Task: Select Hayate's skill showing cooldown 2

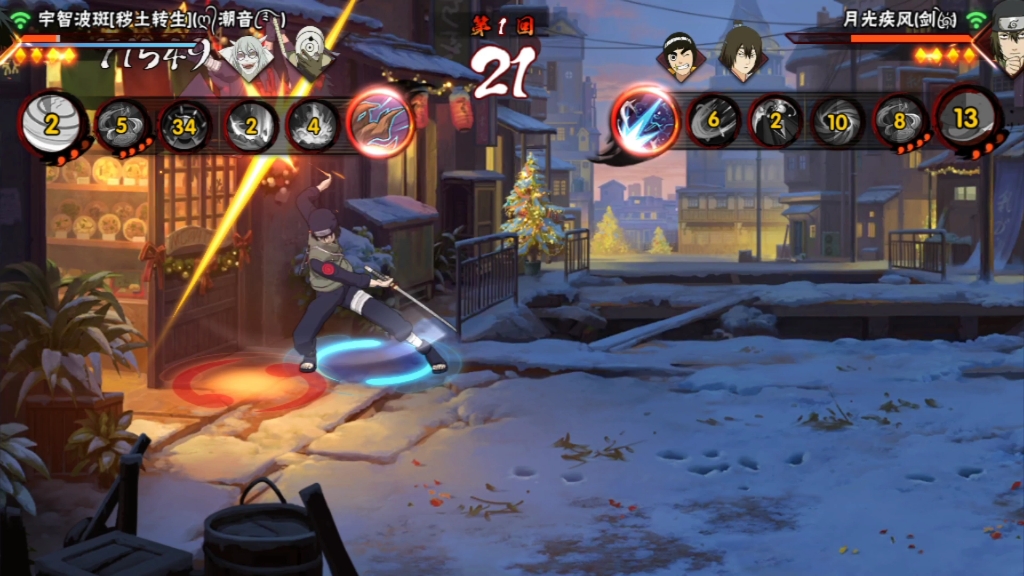Action: [x=776, y=121]
